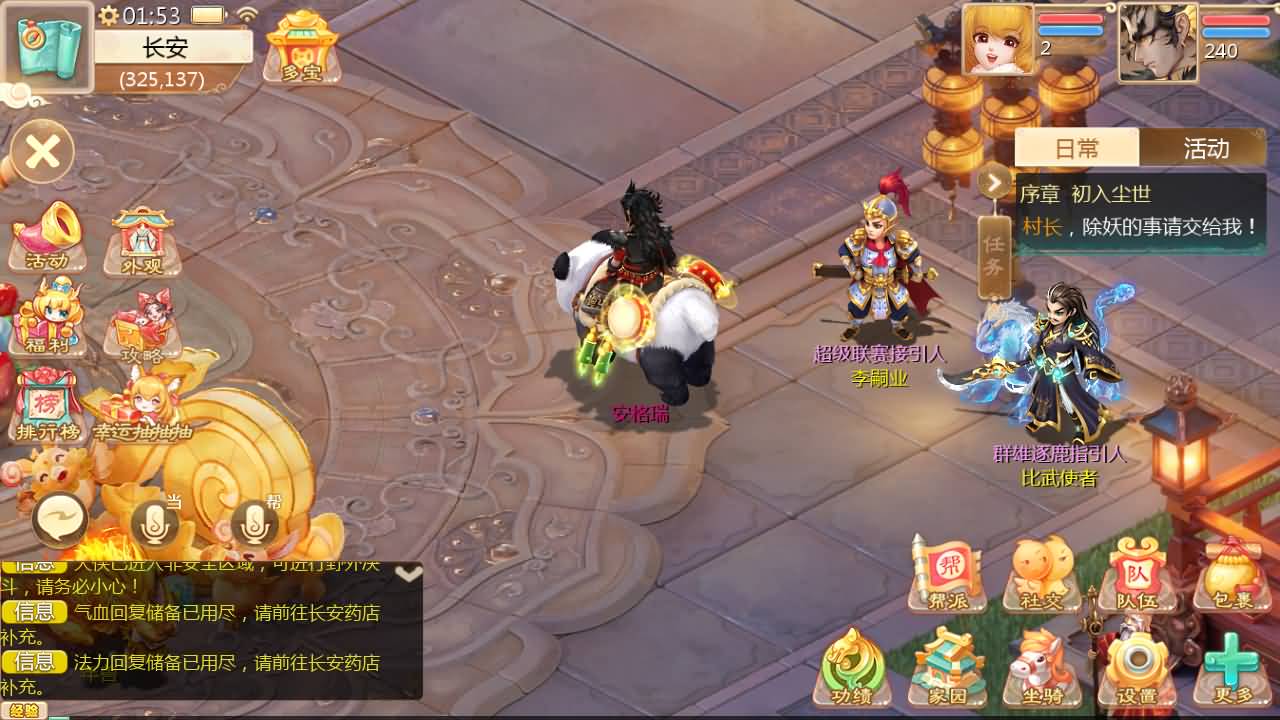Open the world map scroll icon
The height and width of the screenshot is (720, 1280).
tap(46, 47)
